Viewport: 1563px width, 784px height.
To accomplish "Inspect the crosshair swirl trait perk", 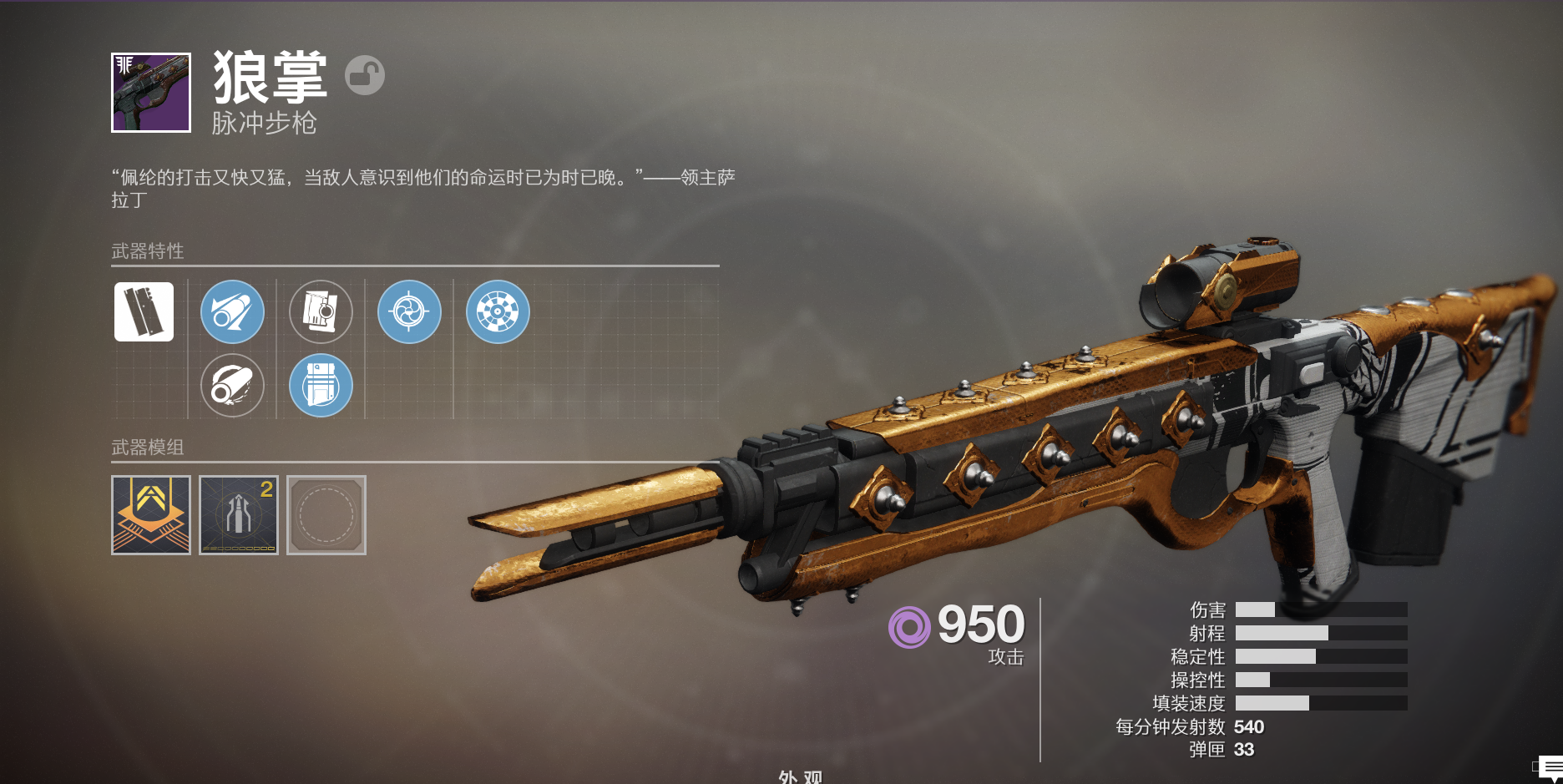I will click(409, 311).
